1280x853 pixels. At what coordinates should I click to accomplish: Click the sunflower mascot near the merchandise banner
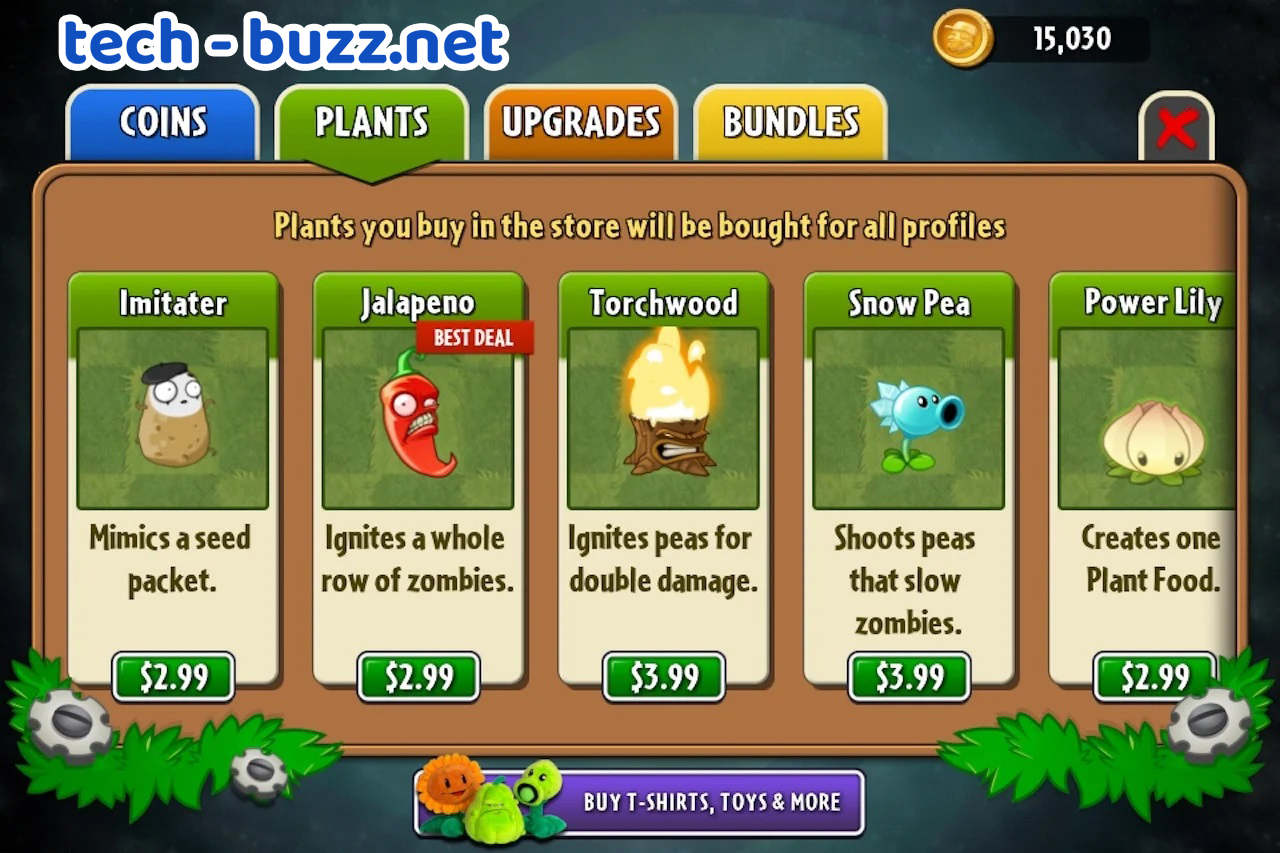coord(450,790)
